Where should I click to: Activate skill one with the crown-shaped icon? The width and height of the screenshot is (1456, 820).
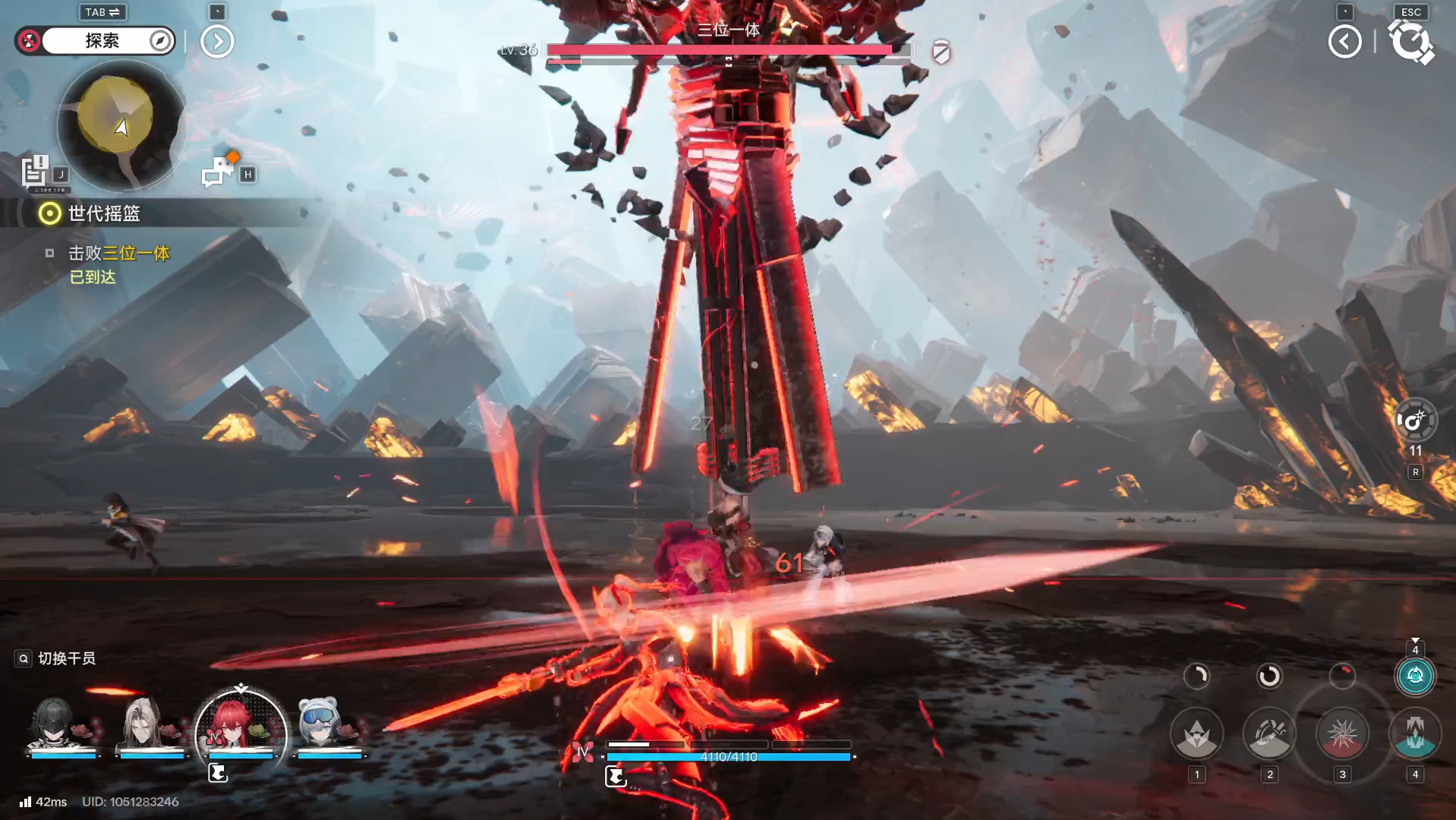click(1196, 733)
